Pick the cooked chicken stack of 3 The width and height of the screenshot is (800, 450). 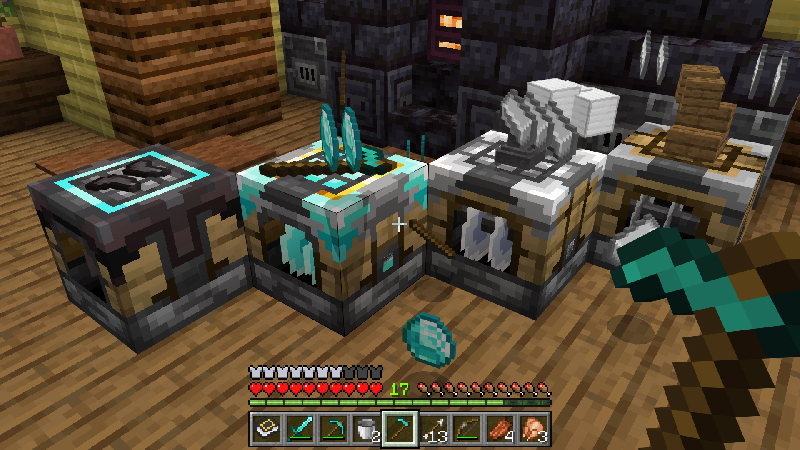tap(533, 429)
